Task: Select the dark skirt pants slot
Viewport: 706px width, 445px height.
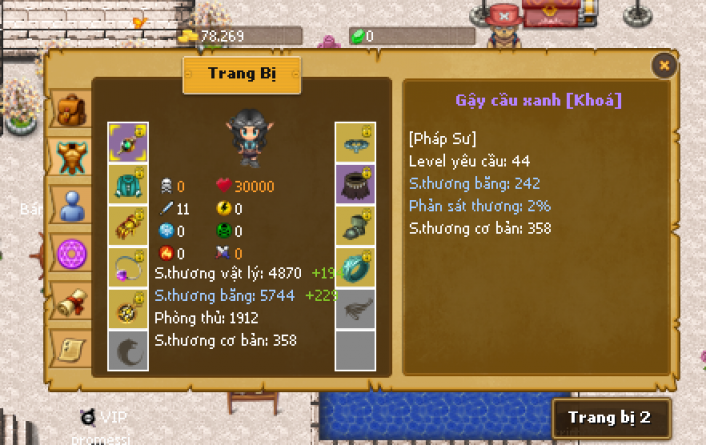Action: [355, 184]
